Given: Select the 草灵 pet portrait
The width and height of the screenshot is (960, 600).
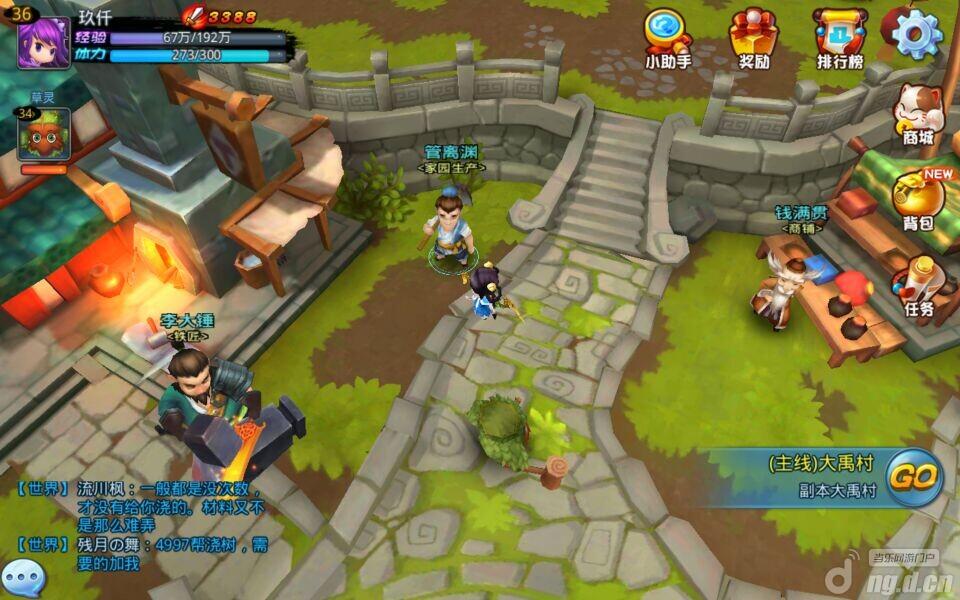Looking at the screenshot, I should 43,135.
